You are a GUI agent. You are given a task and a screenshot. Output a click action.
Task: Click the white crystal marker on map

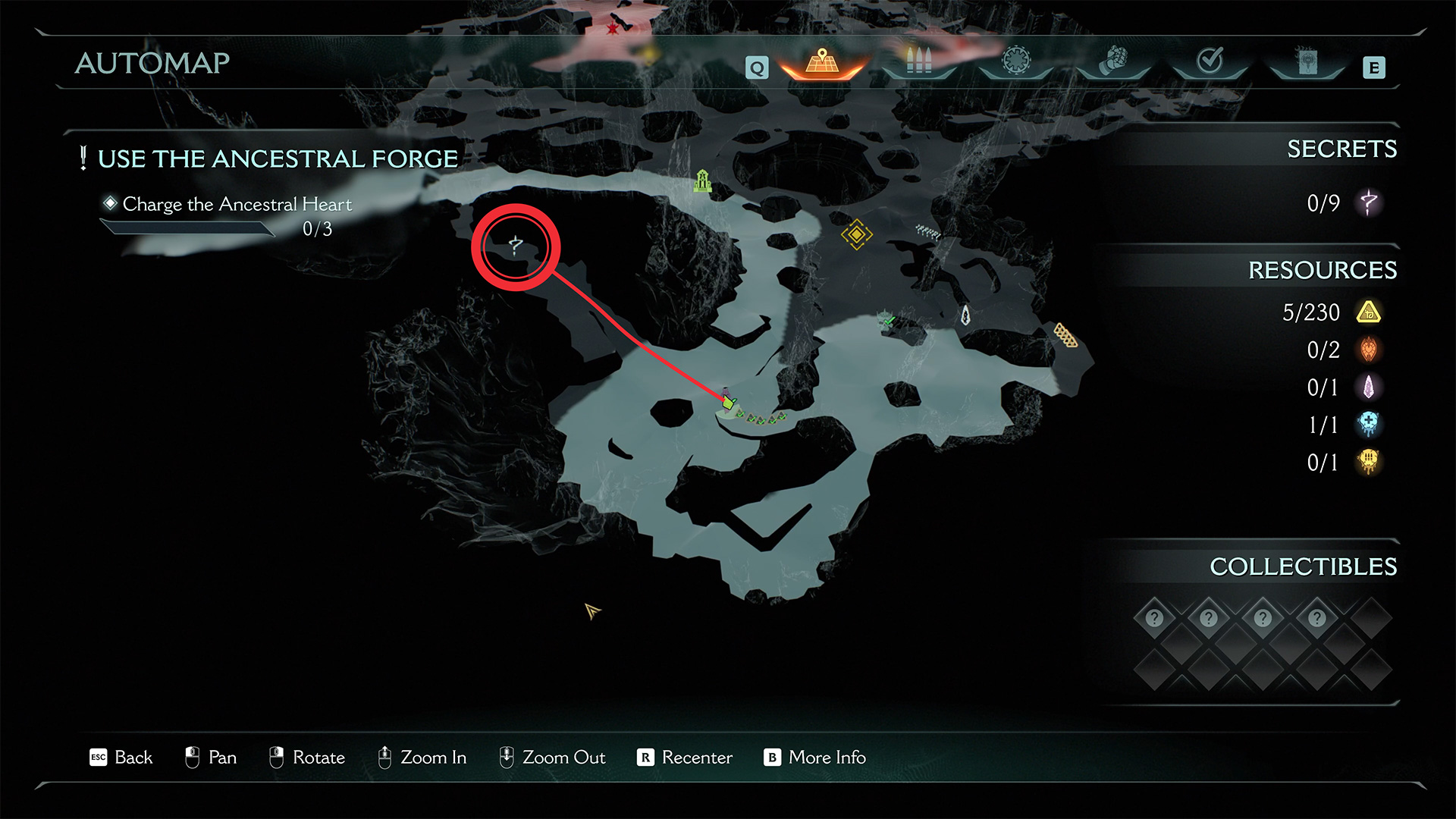coord(965,315)
